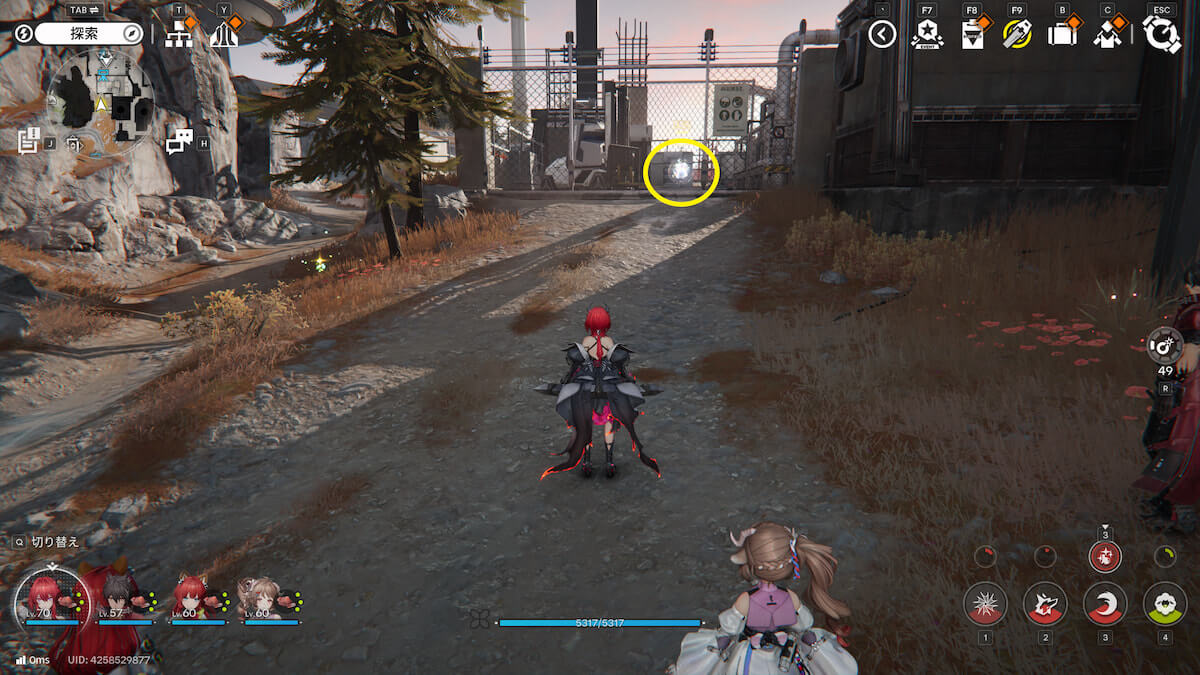Open the main system menu ring icon
This screenshot has width=1200, height=675.
click(1161, 35)
